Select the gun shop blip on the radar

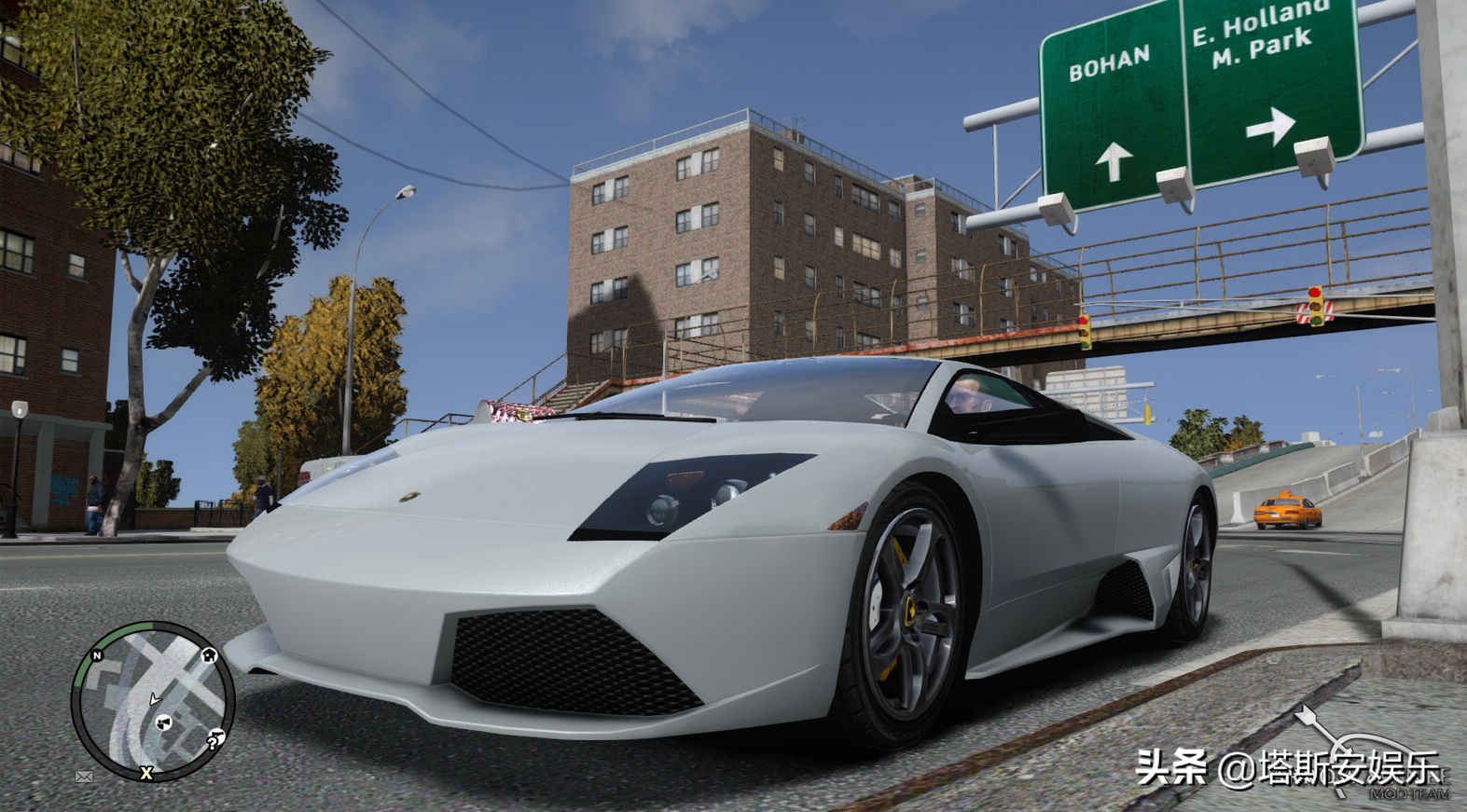[220, 736]
